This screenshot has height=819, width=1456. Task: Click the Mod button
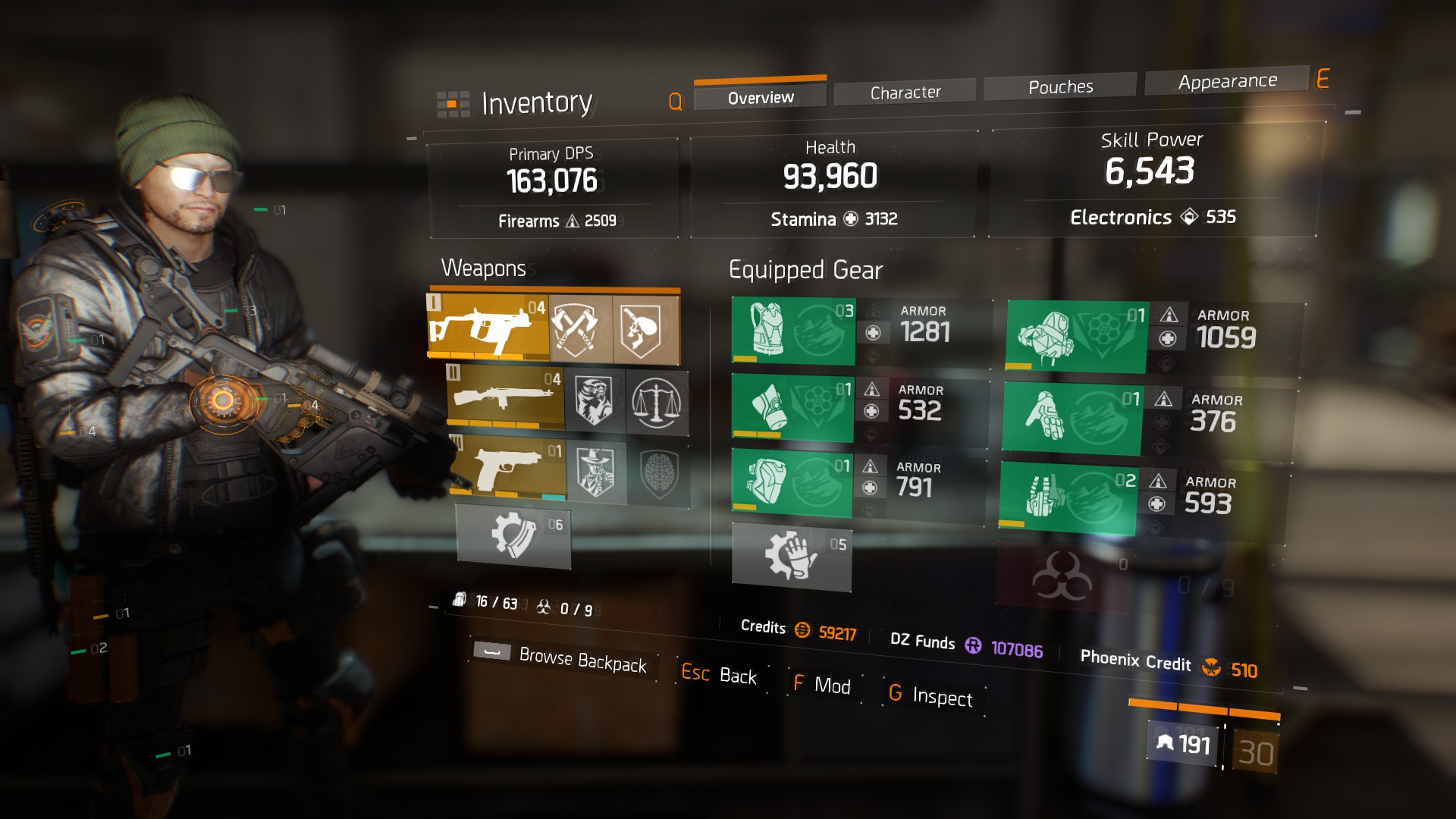(822, 685)
